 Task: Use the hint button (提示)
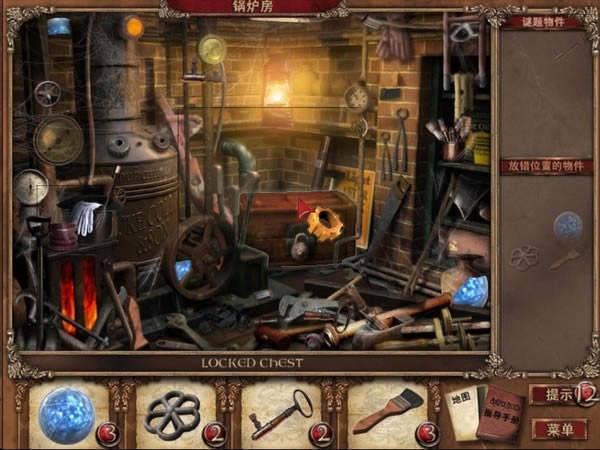tap(557, 395)
